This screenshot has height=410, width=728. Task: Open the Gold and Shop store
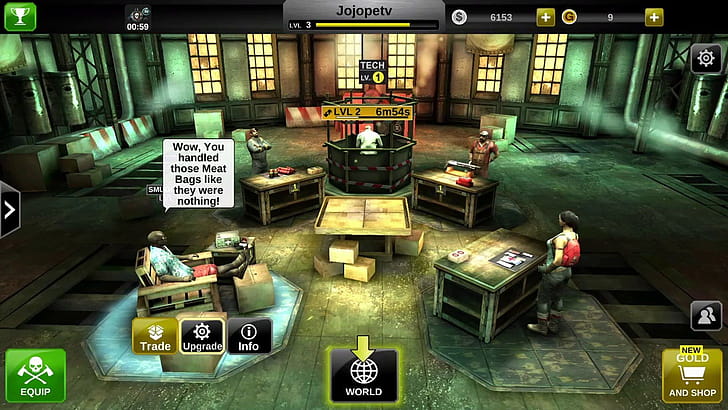tap(692, 376)
